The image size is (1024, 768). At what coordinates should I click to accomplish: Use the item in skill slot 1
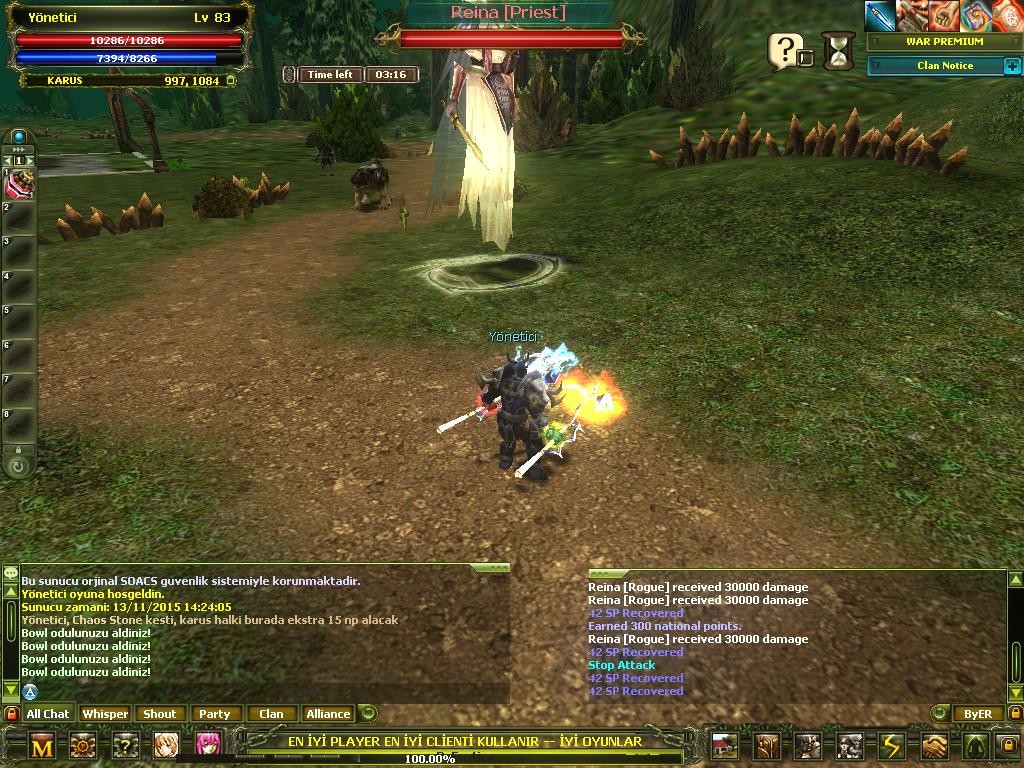pyautogui.click(x=20, y=183)
